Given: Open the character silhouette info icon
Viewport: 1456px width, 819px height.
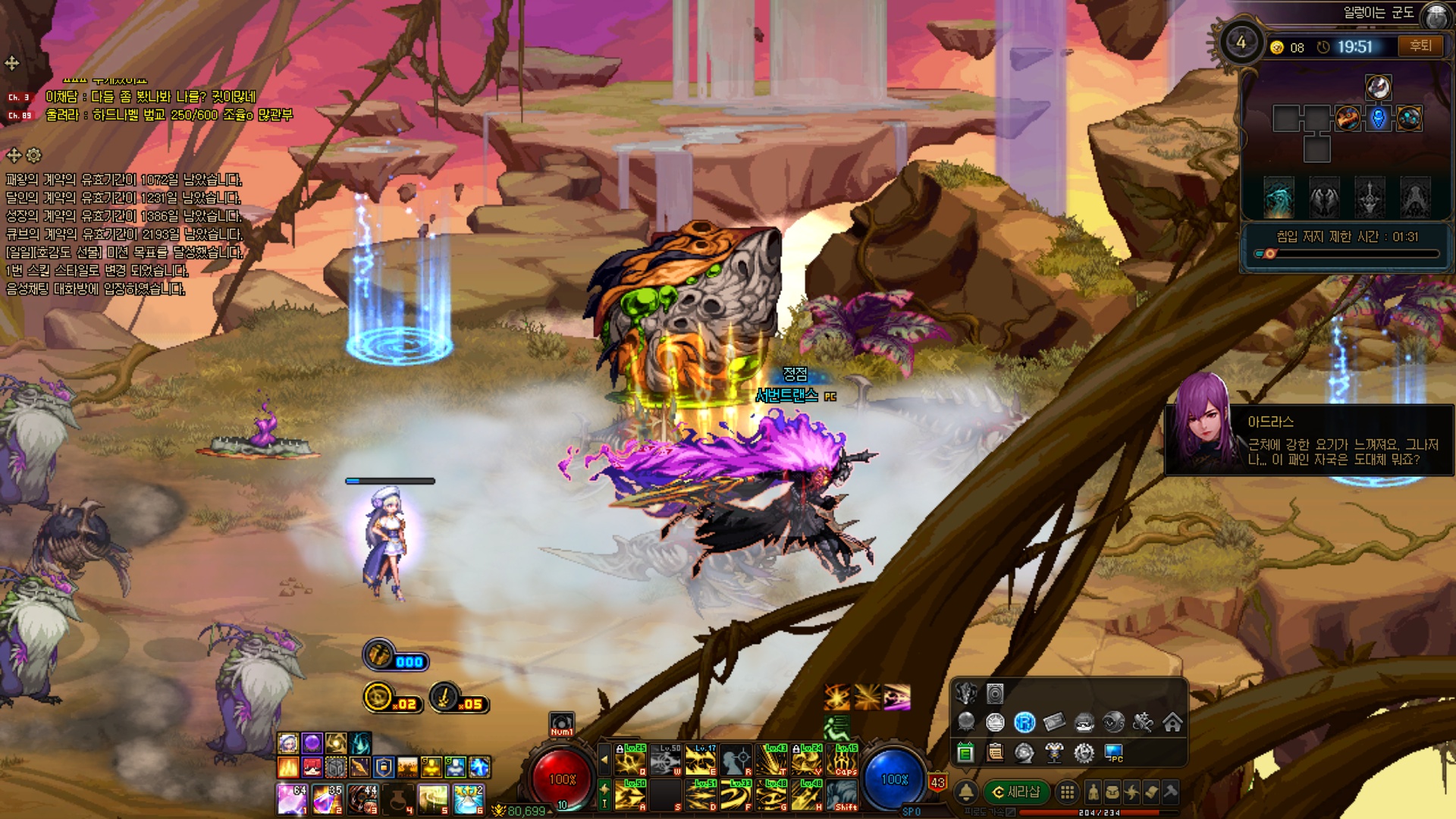Looking at the screenshot, I should (x=1093, y=792).
